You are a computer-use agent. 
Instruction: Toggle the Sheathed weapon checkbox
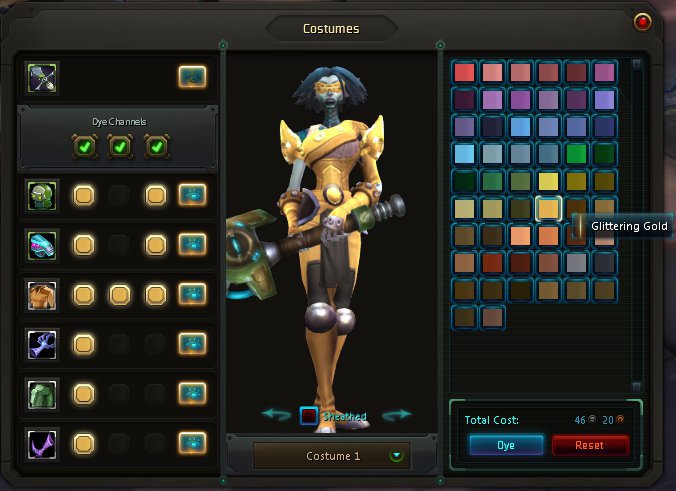pos(310,416)
